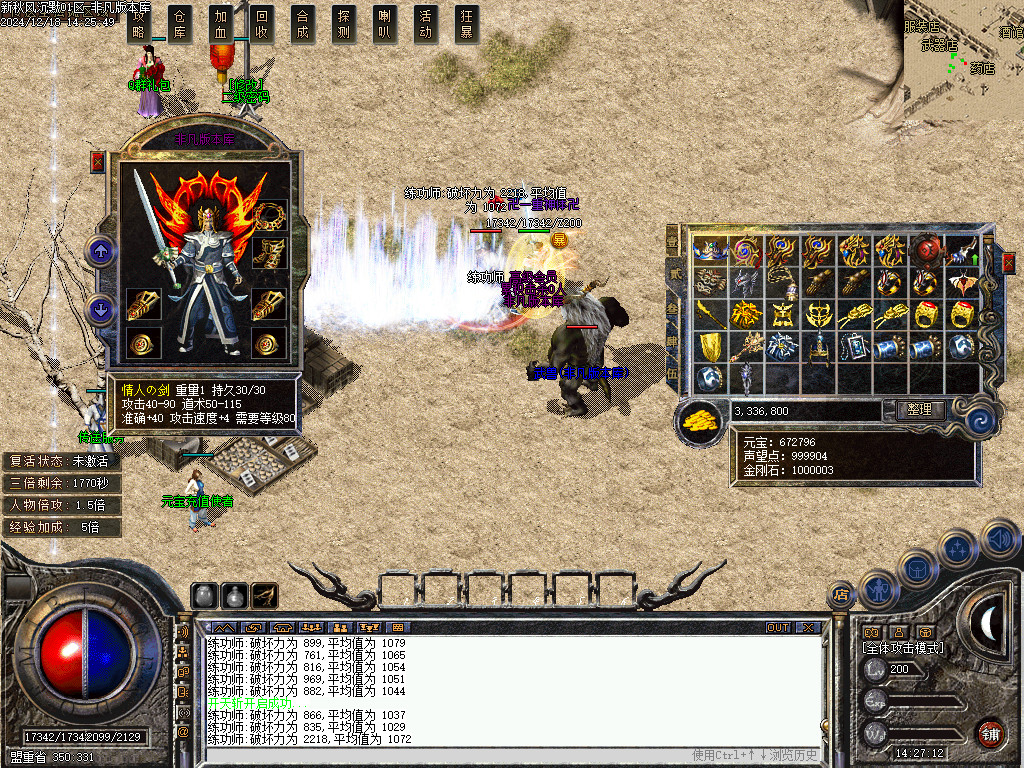Open the minimap in the corner
This screenshot has height=768, width=1024.
(963, 60)
